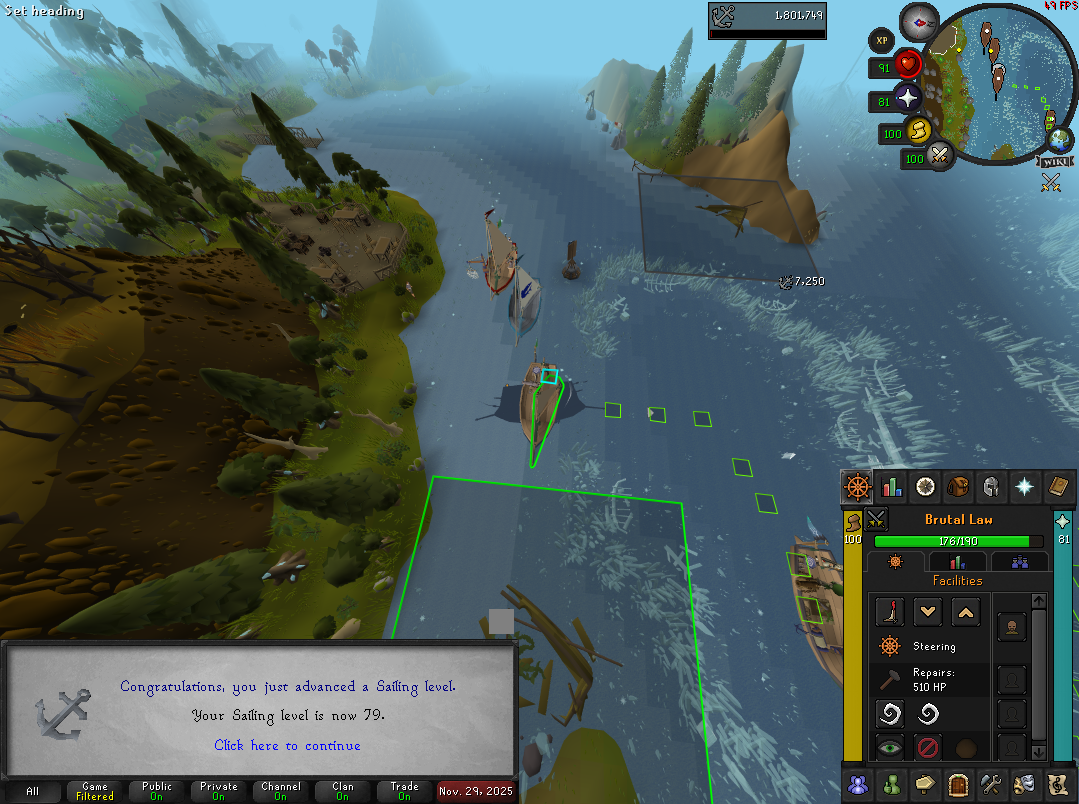Click the red prohibition circle button
Image resolution: width=1079 pixels, height=804 pixels.
(x=927, y=747)
